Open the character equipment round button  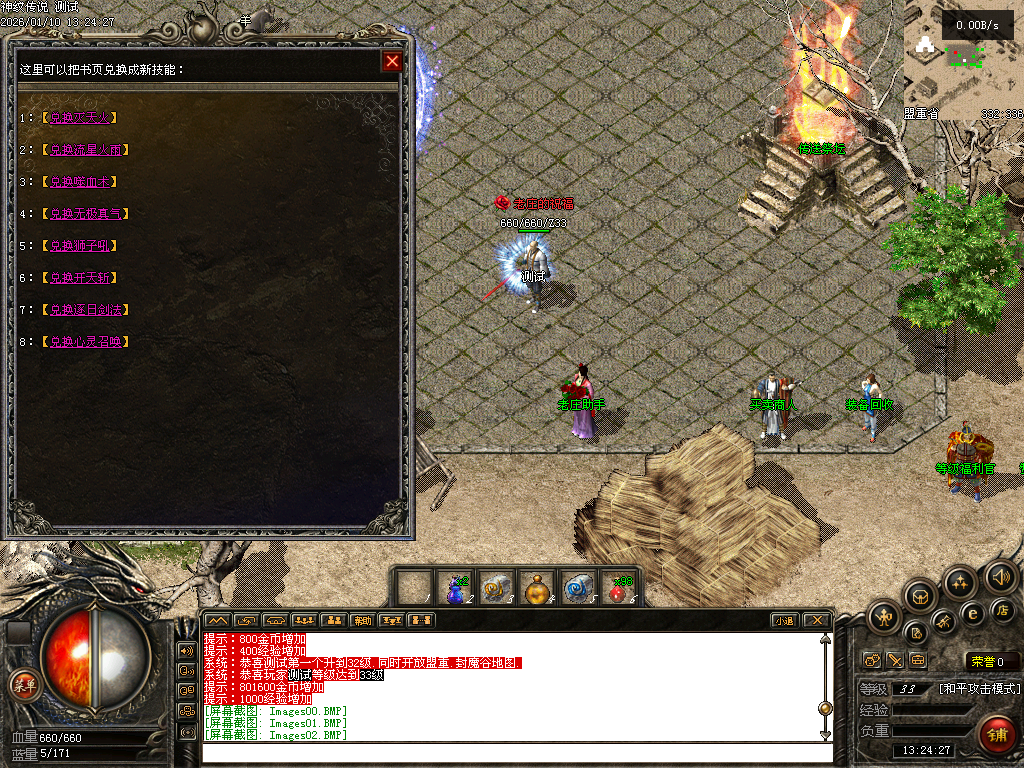(x=885, y=617)
